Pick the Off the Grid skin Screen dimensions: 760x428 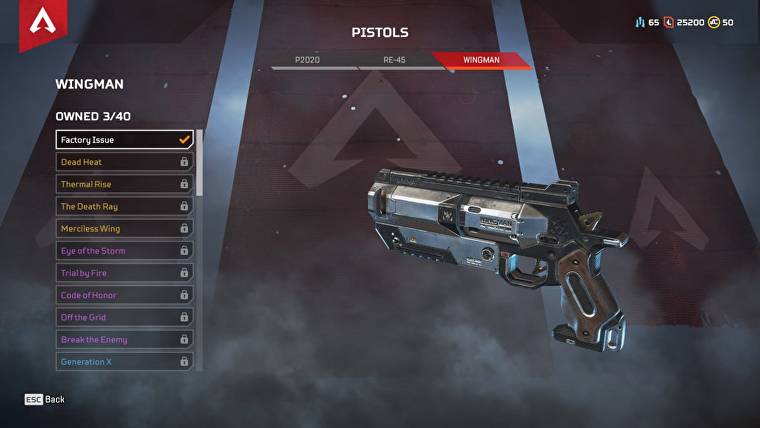[124, 317]
